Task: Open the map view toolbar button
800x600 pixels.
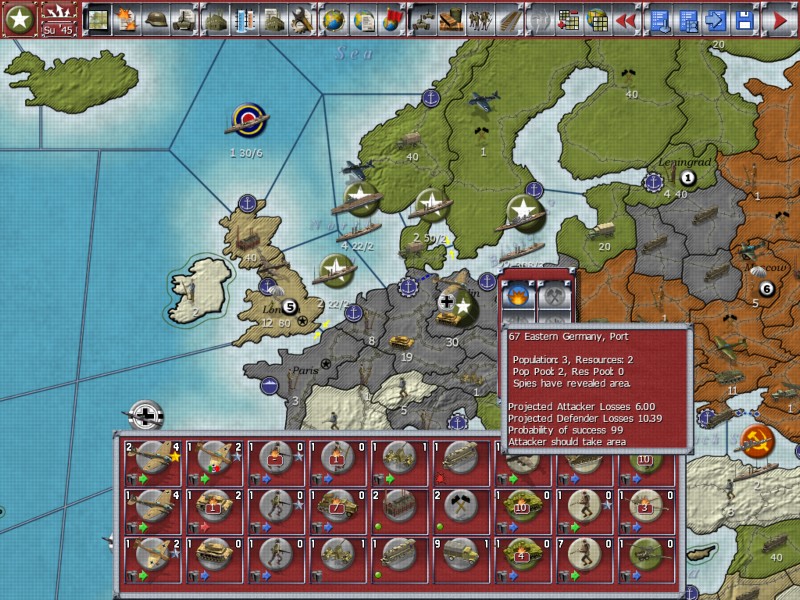Action: click(x=96, y=19)
